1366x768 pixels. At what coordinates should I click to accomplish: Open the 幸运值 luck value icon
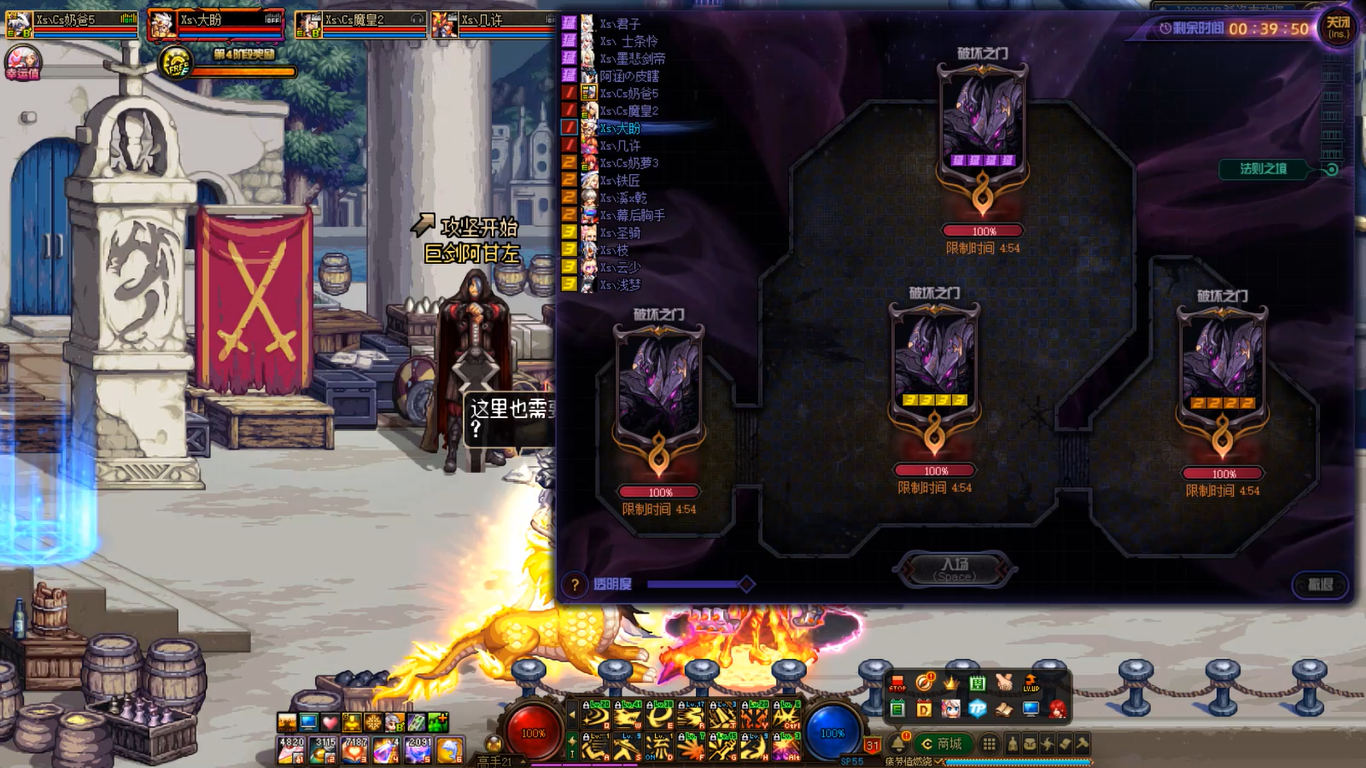point(22,62)
